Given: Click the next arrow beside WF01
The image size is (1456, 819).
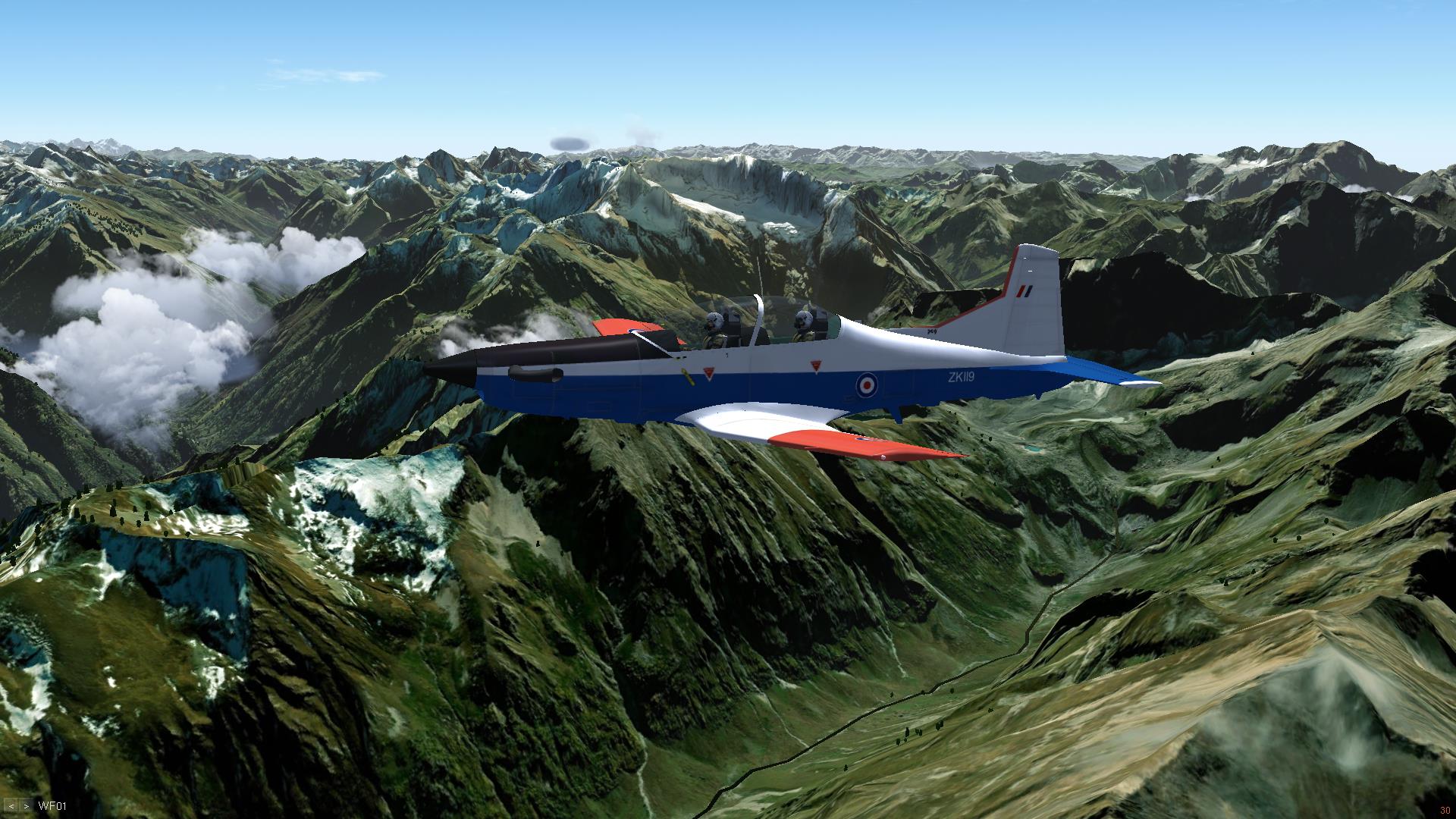Looking at the screenshot, I should (x=26, y=806).
